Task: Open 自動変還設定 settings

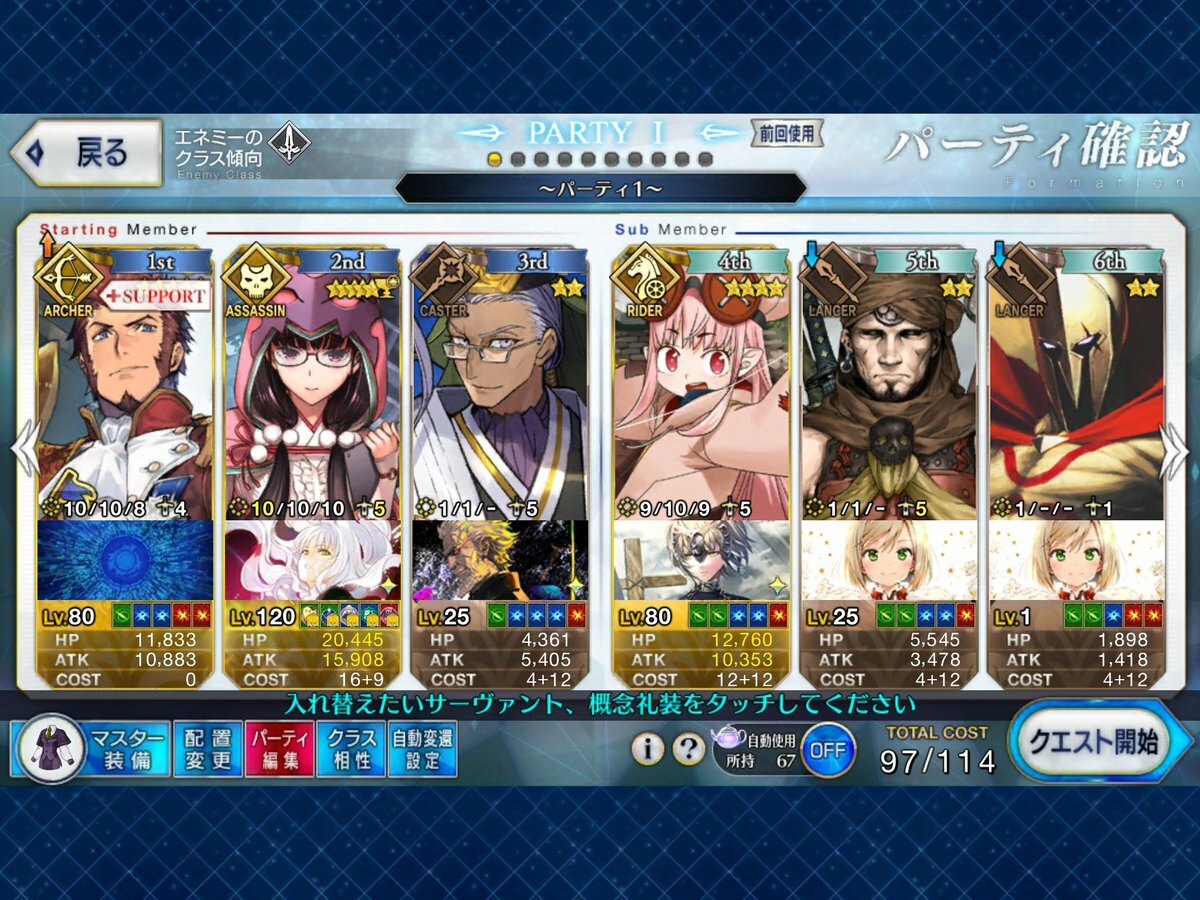Action: pos(422,750)
